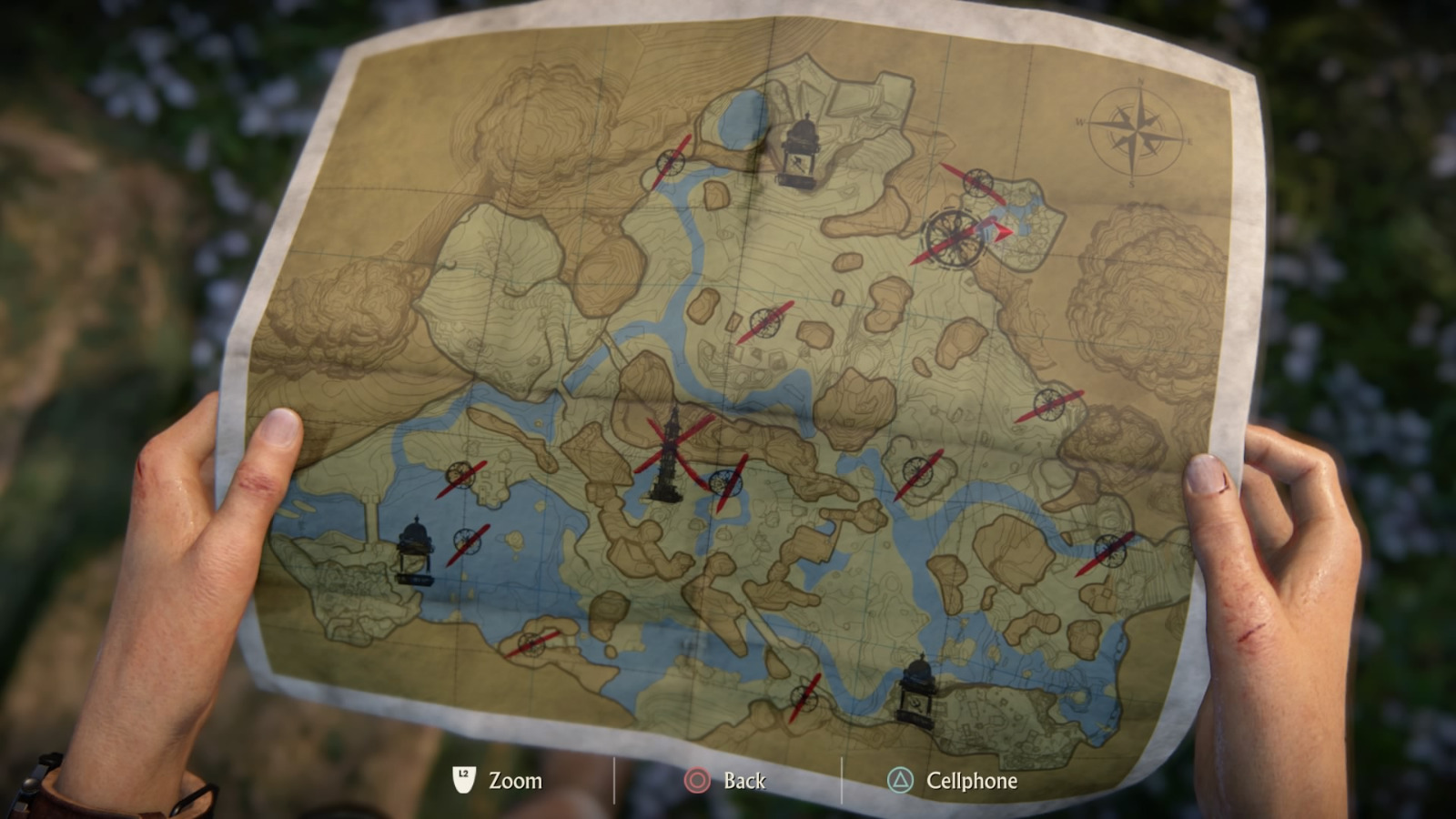Viewport: 1456px width, 819px height.
Task: Click the large crossed-out wheel token symbol
Action: click(954, 237)
